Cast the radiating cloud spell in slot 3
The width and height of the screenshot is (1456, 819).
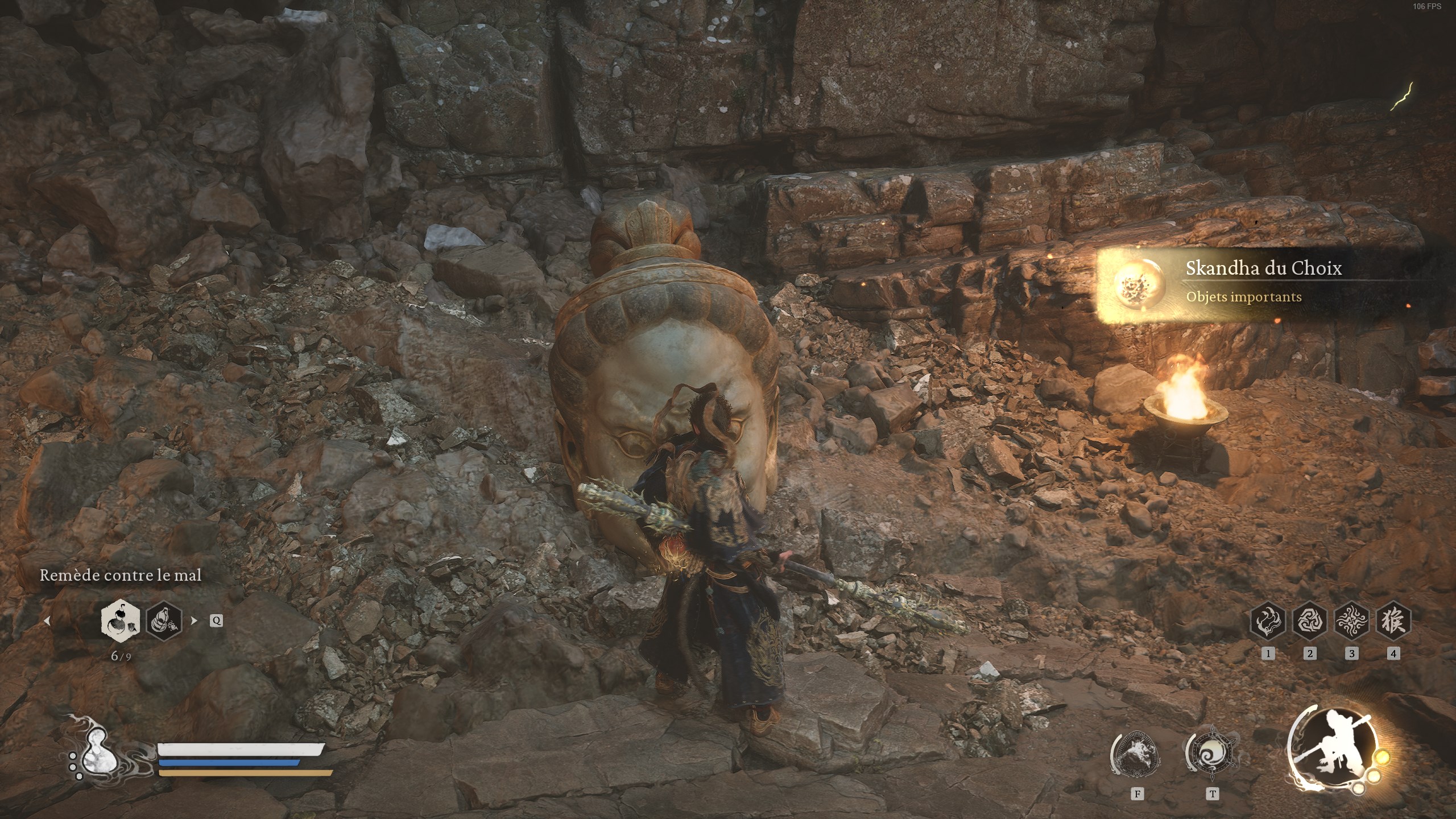[x=1351, y=621]
